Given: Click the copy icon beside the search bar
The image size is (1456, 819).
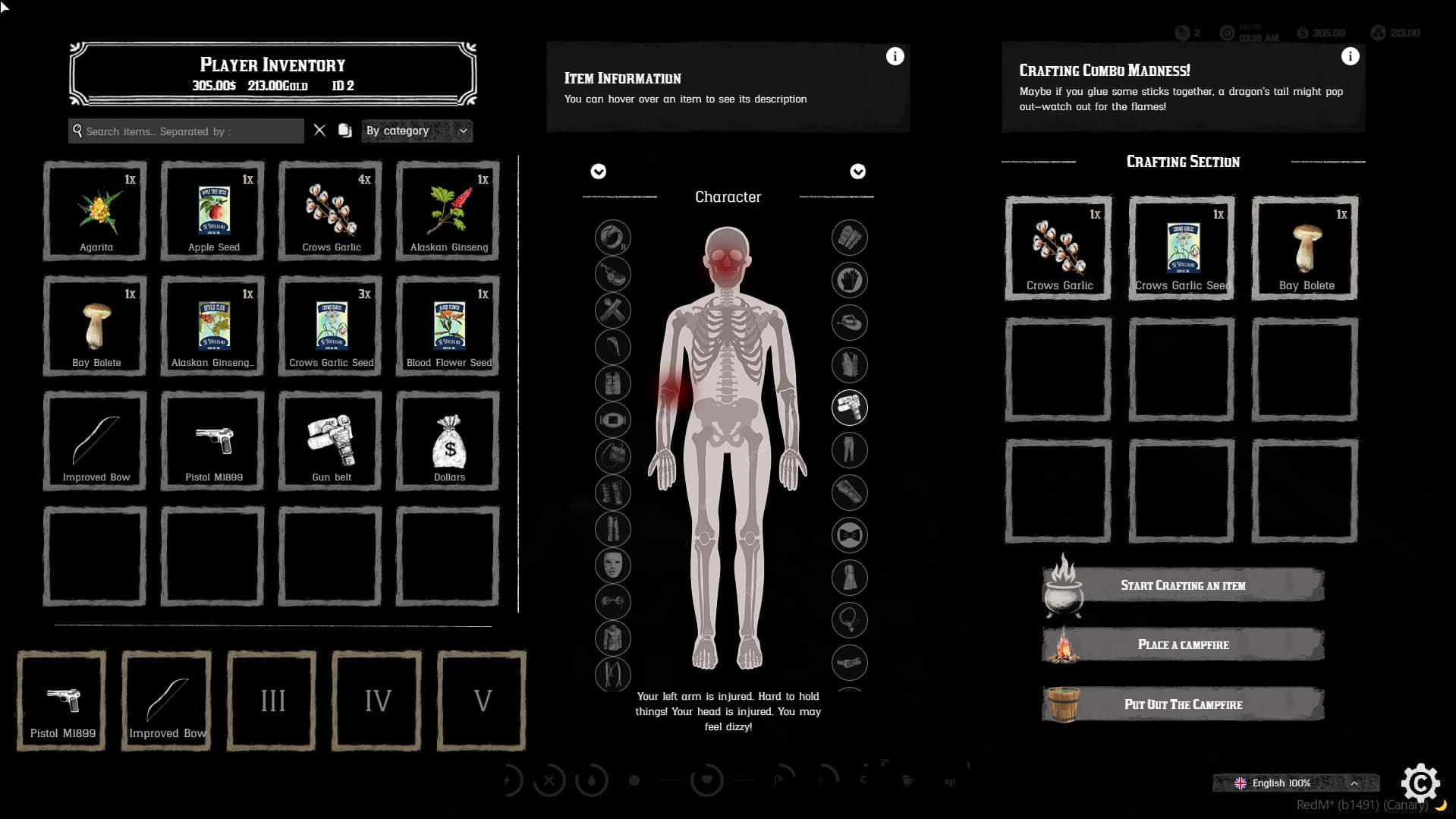Looking at the screenshot, I should coord(345,130).
